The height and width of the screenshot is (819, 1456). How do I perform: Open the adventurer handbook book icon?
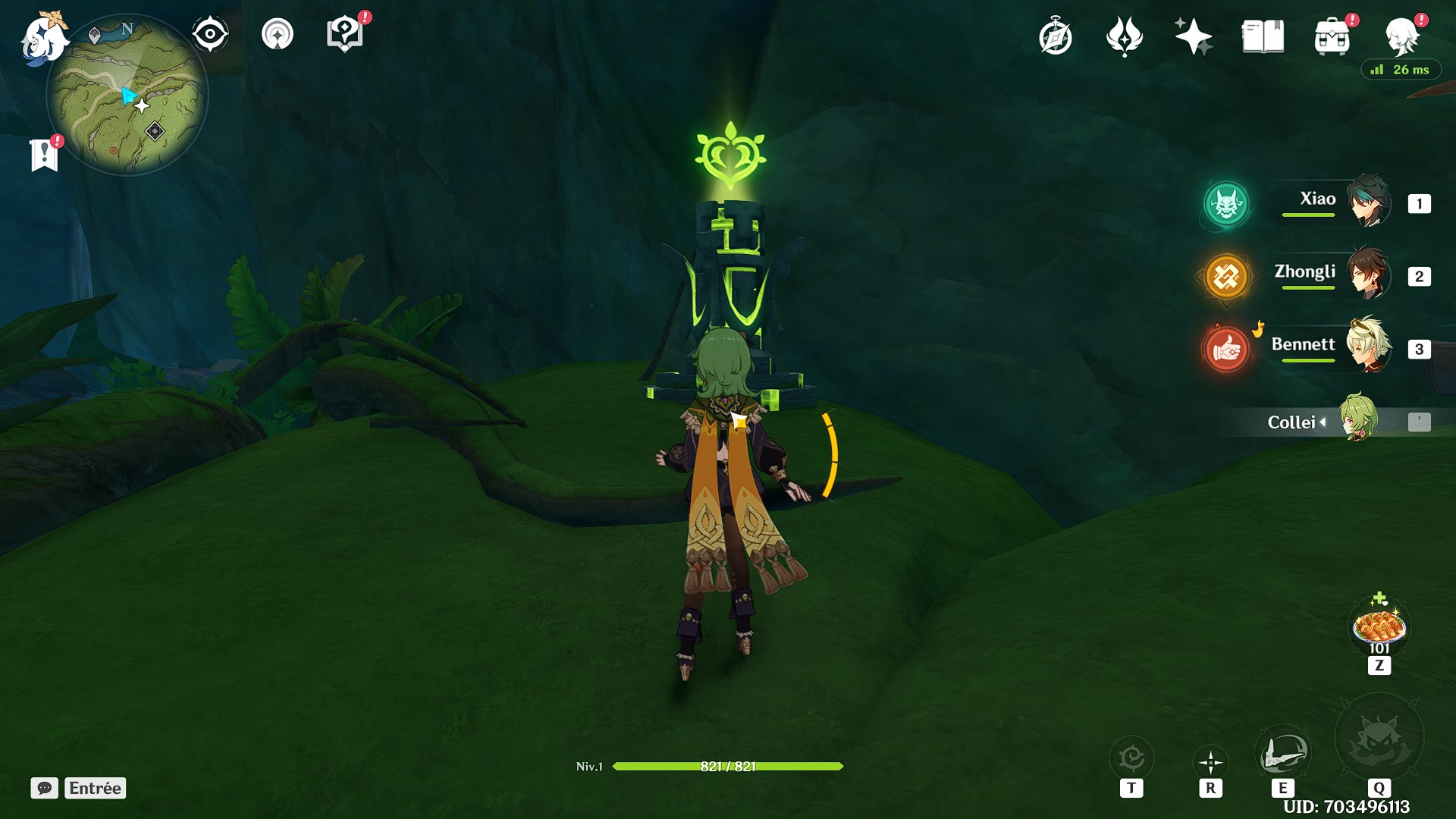pos(1263,36)
